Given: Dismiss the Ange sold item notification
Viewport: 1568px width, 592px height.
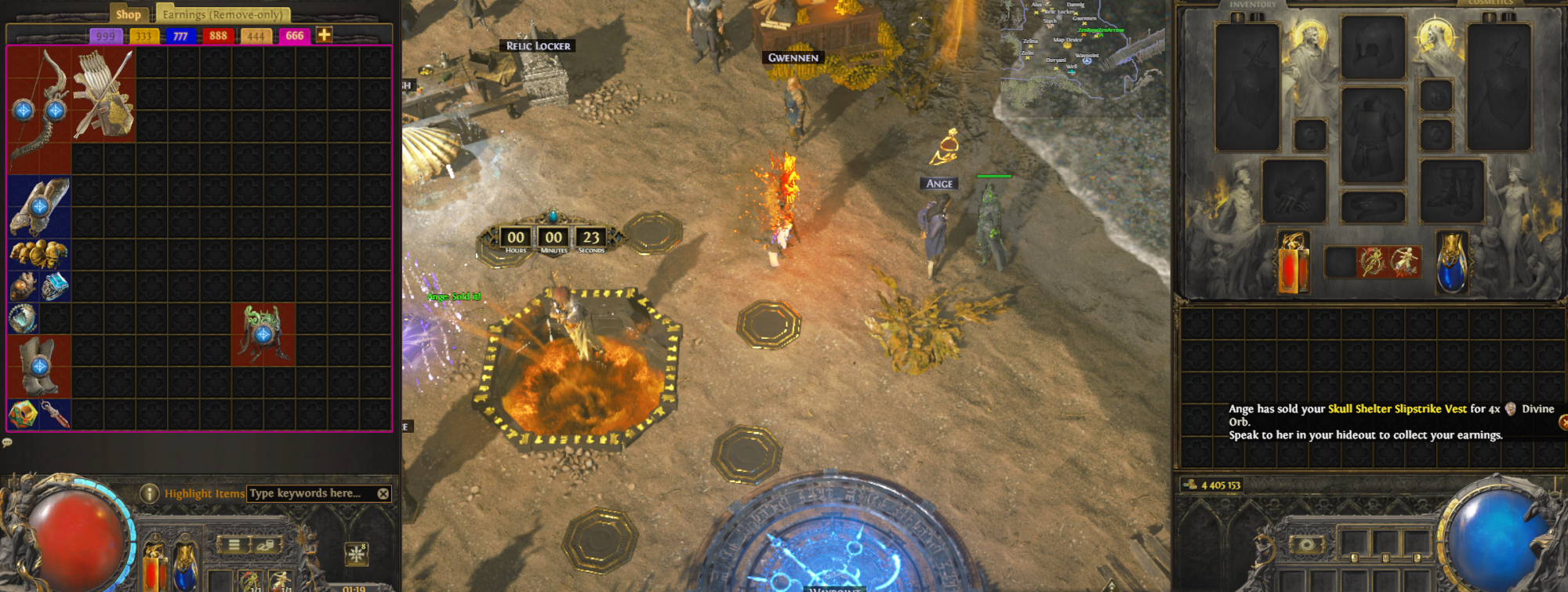Looking at the screenshot, I should (x=1563, y=422).
